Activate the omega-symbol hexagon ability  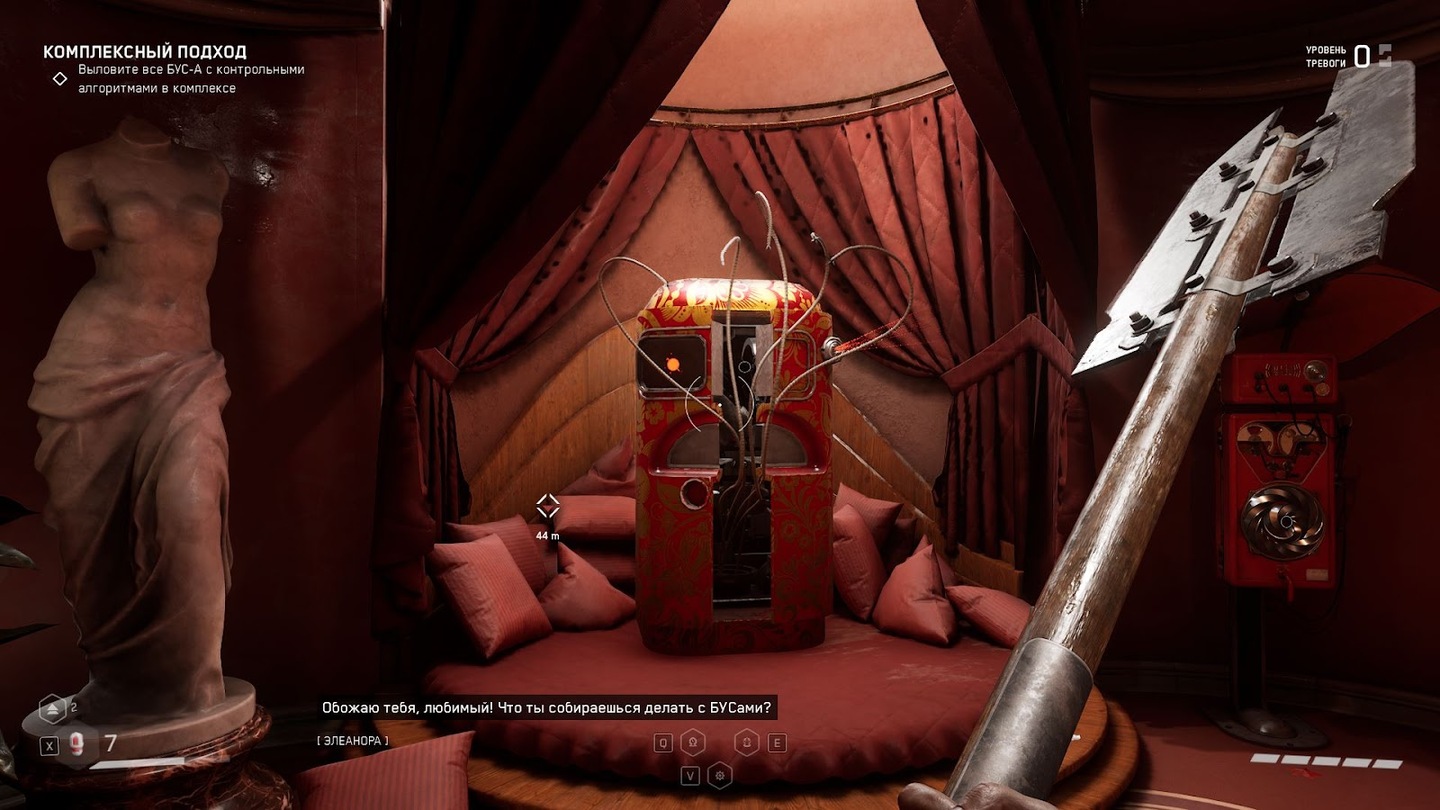692,742
